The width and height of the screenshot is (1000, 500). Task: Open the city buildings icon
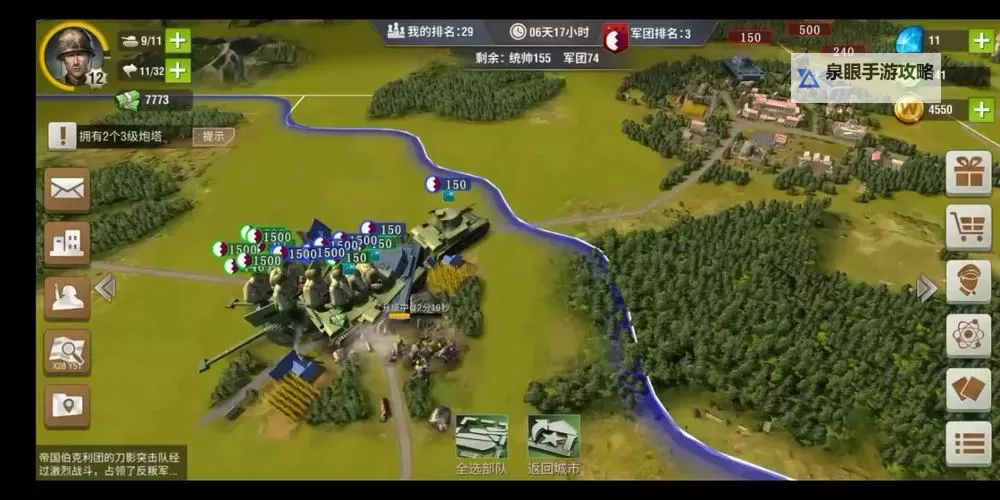[67, 243]
